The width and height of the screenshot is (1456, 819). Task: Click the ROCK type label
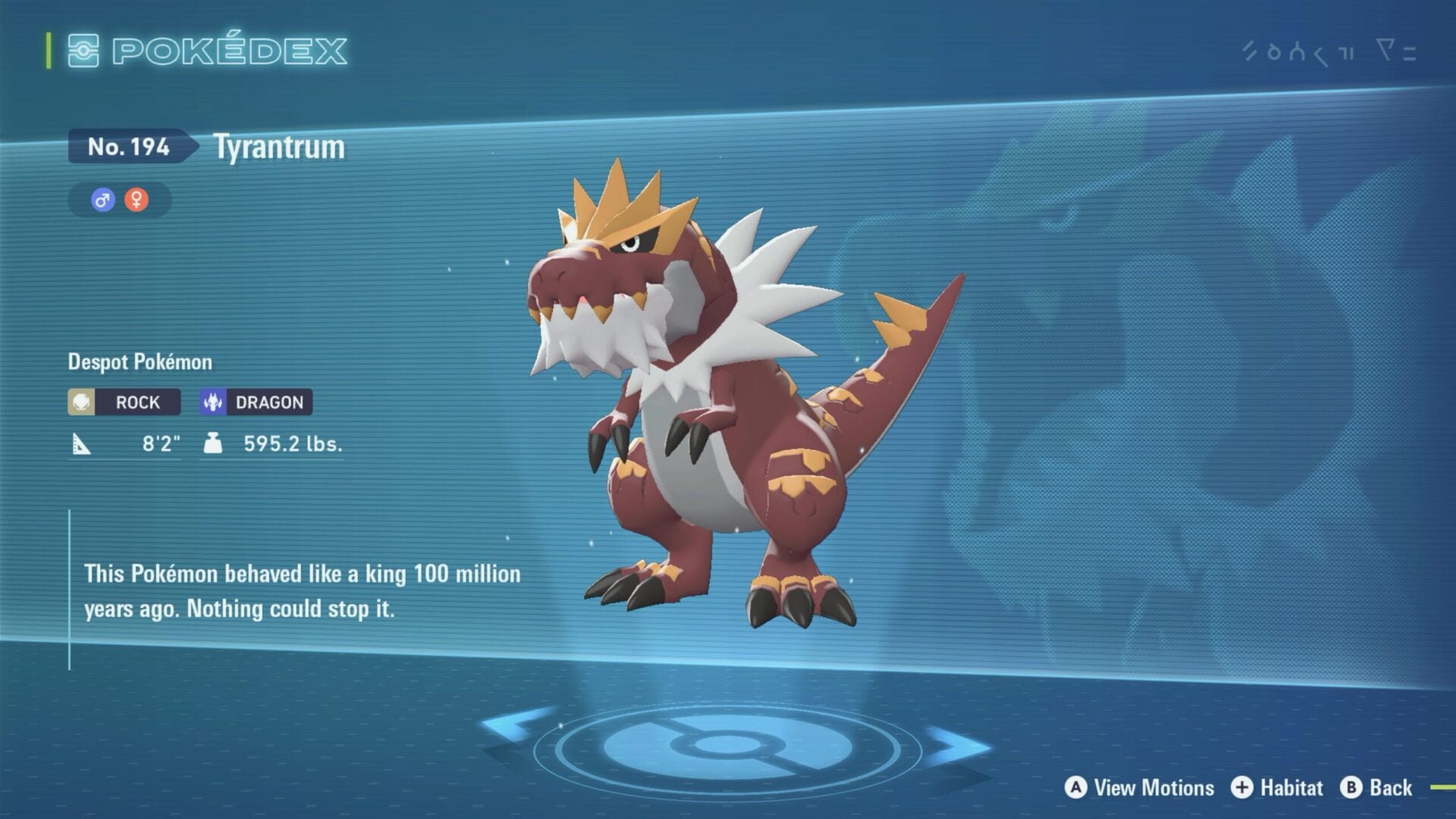click(x=136, y=403)
